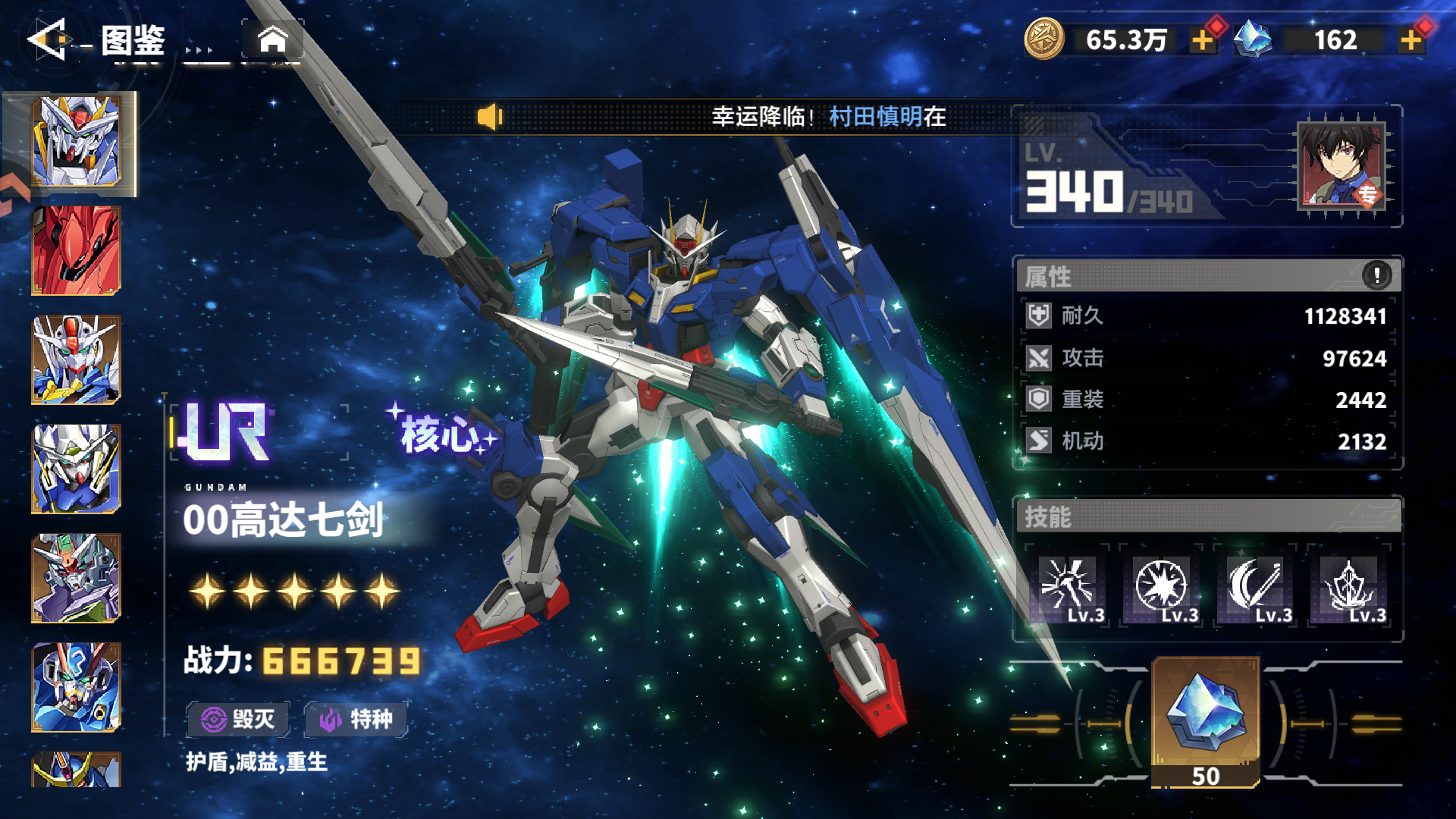This screenshot has width=1456, height=819.
Task: Show attribute details via exclamation icon
Action: coord(1376,275)
